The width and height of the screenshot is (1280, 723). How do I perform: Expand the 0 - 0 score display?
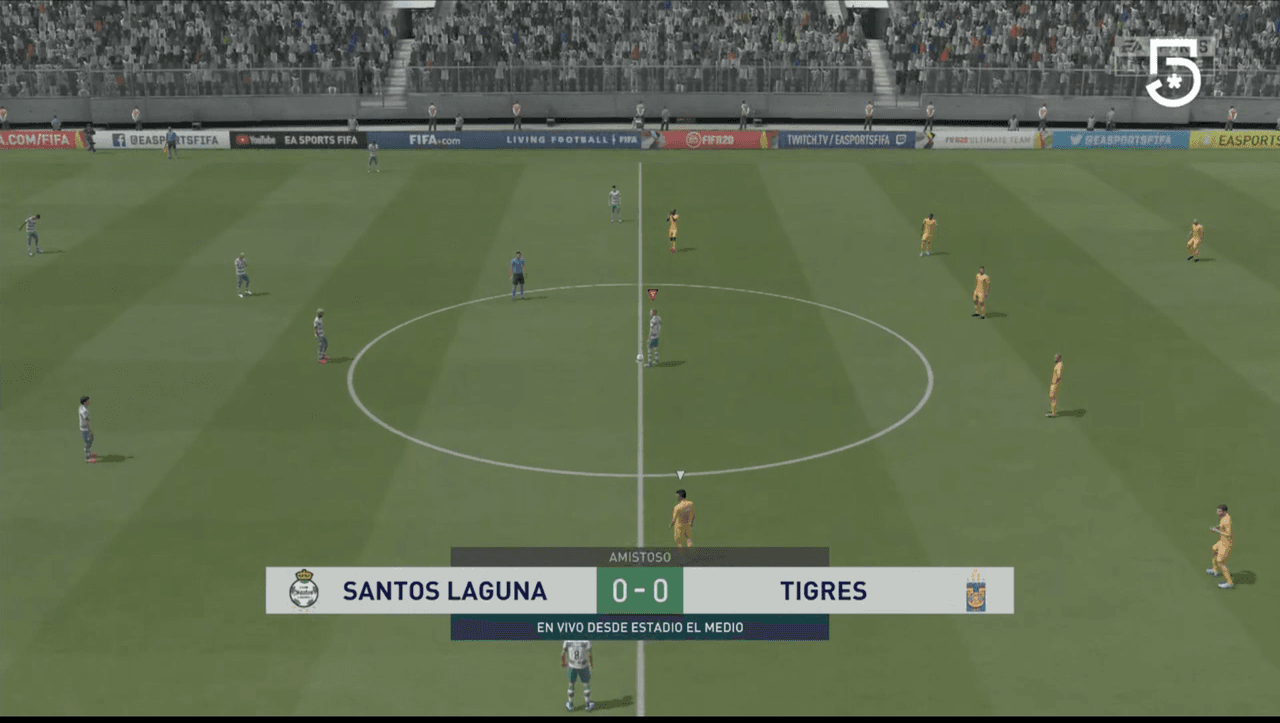pos(639,591)
